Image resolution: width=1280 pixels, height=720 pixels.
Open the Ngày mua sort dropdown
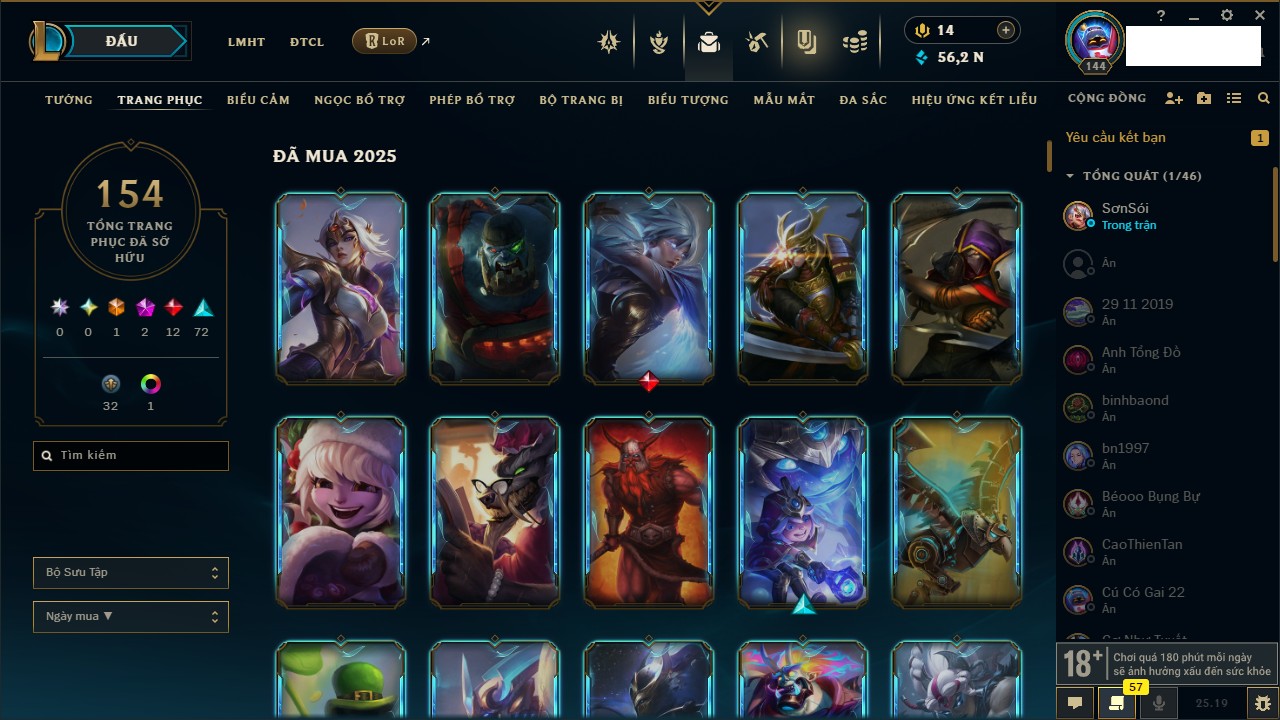coord(131,616)
